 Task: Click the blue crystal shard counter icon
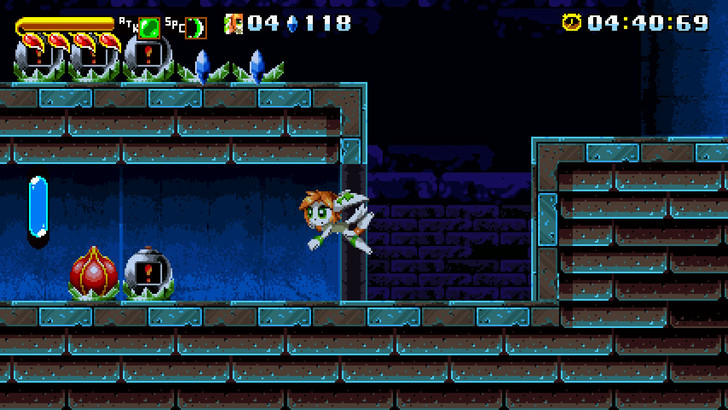292,22
